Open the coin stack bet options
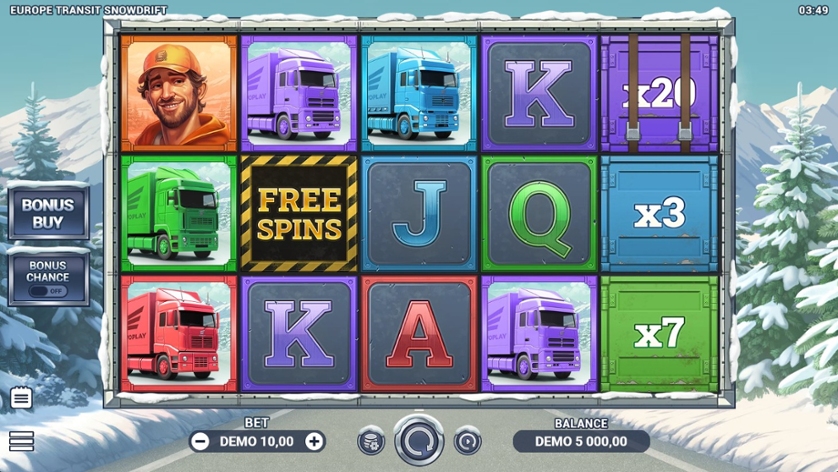This screenshot has height=472, width=838. (371, 441)
